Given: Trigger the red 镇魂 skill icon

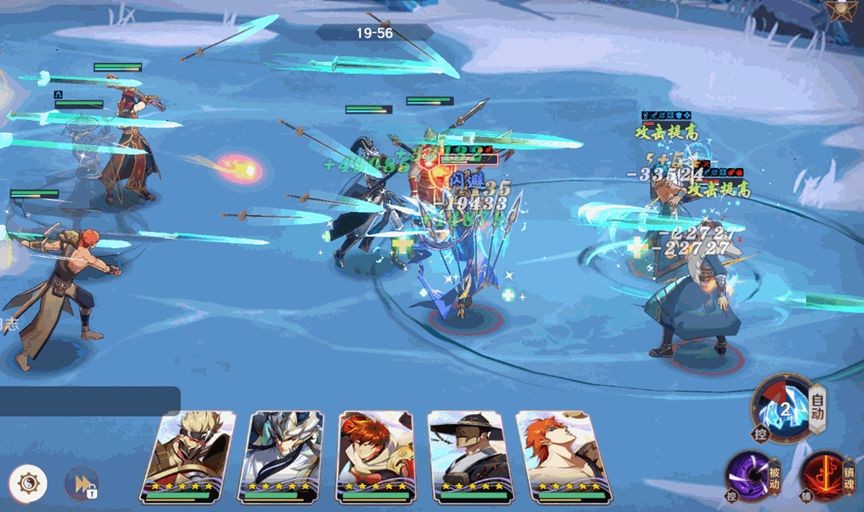Looking at the screenshot, I should click(x=824, y=473).
